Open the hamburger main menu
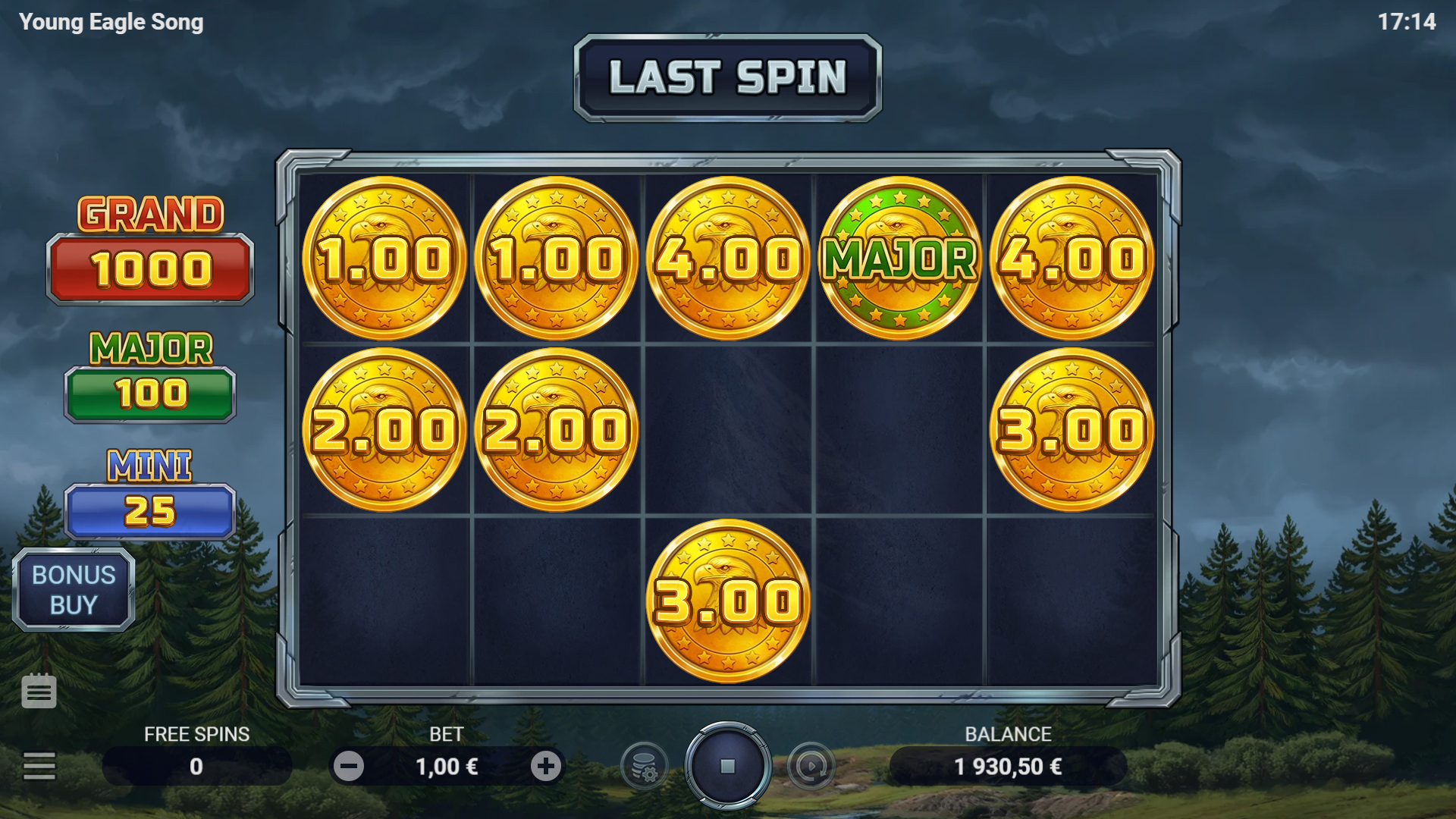This screenshot has height=819, width=1456. click(x=39, y=766)
